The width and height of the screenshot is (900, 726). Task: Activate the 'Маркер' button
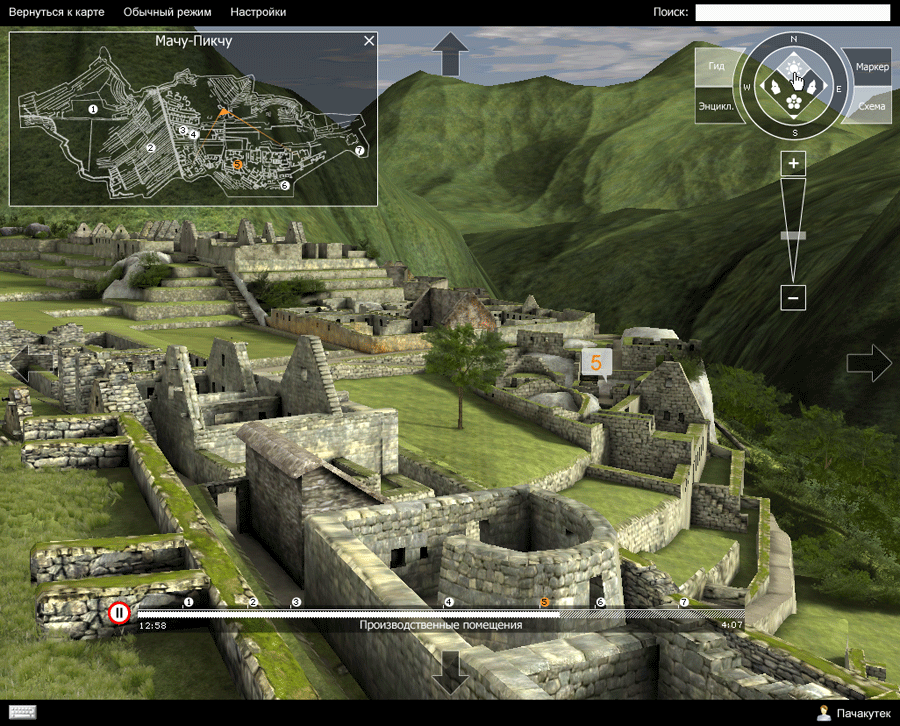point(871,66)
